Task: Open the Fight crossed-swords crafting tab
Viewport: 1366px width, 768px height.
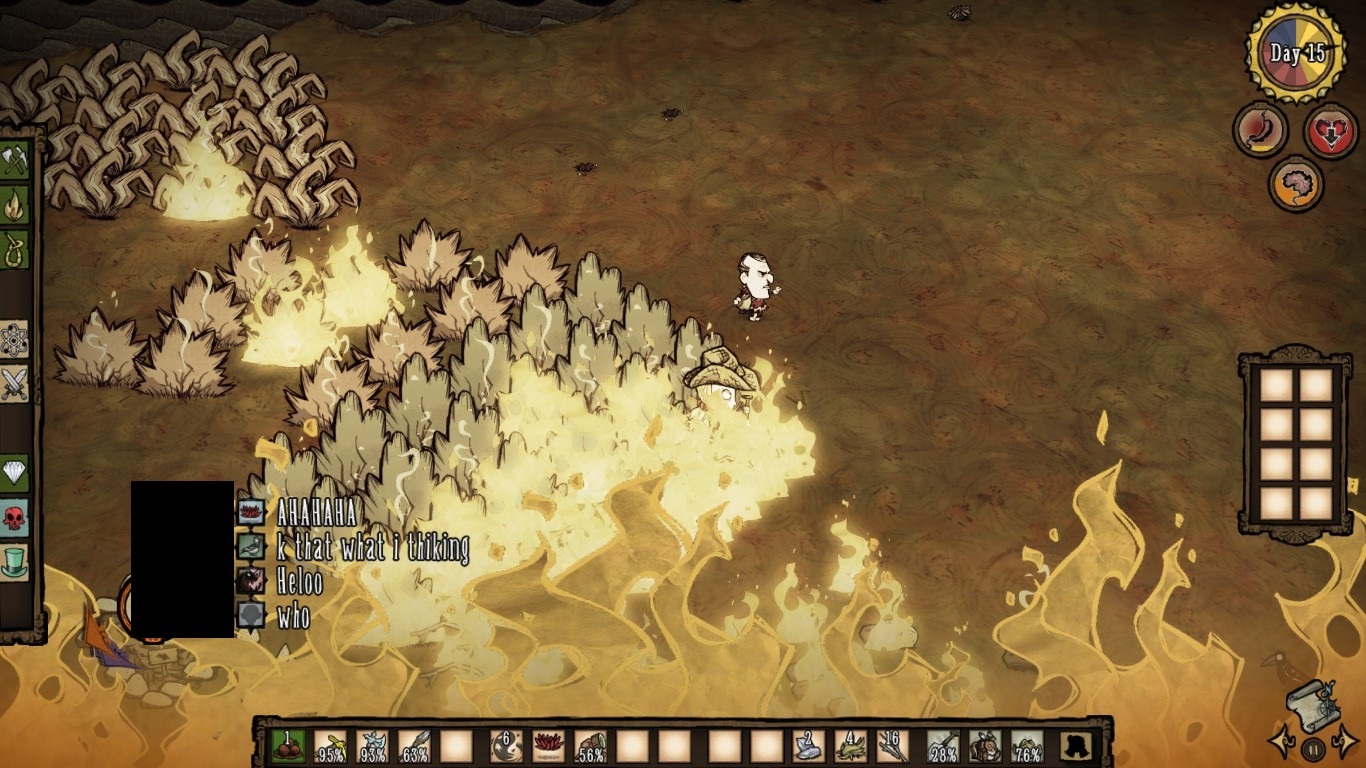Action: pos(14,383)
